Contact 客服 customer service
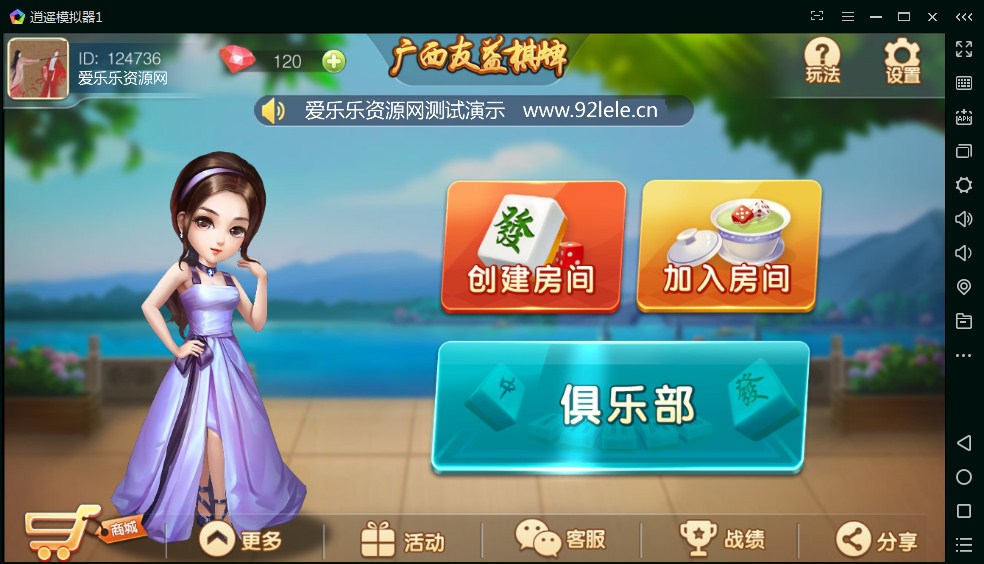This screenshot has height=564, width=984. [561, 539]
